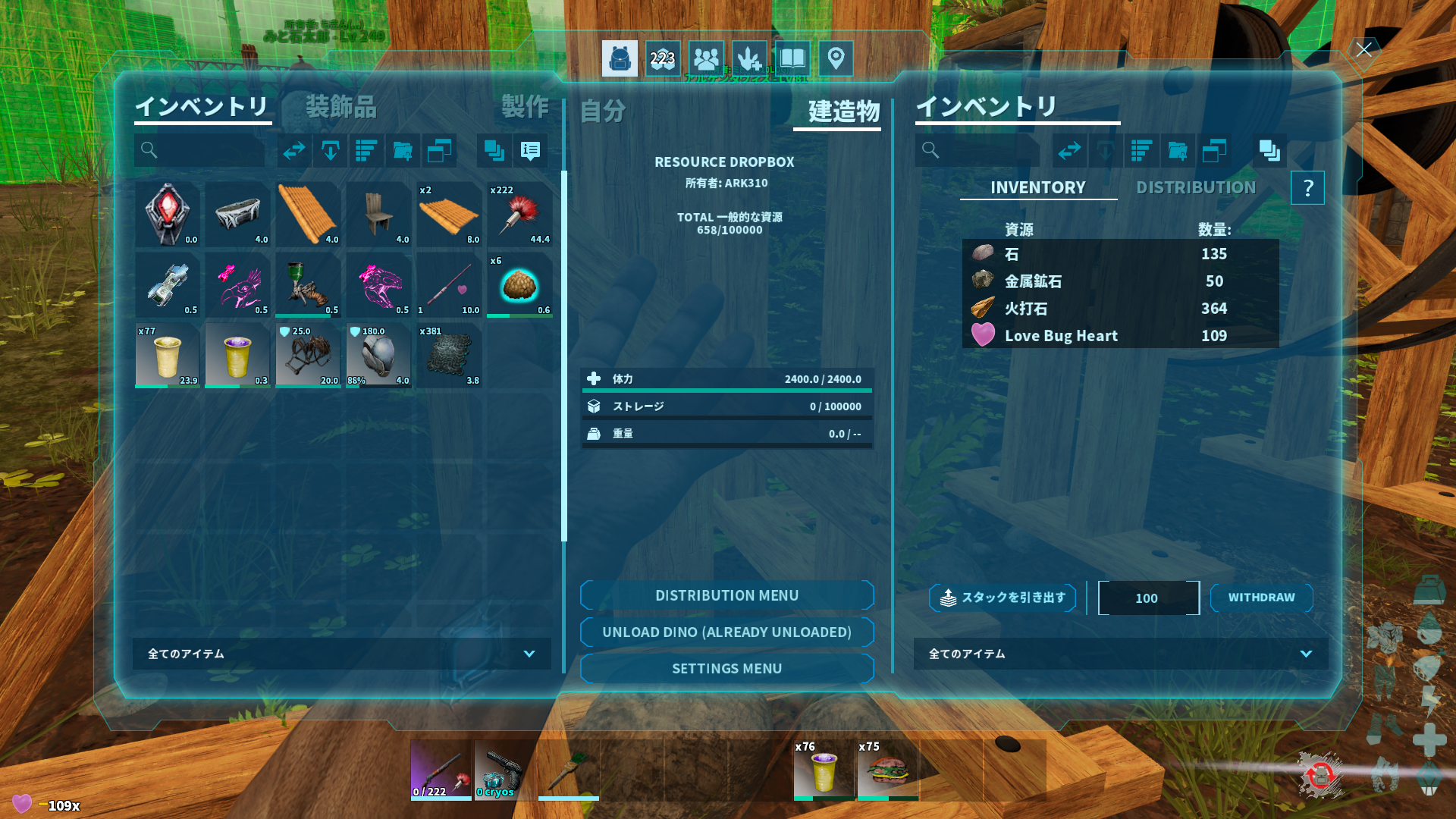The width and height of the screenshot is (1456, 819).
Task: Open the map waypoint pin icon
Action: point(836,58)
